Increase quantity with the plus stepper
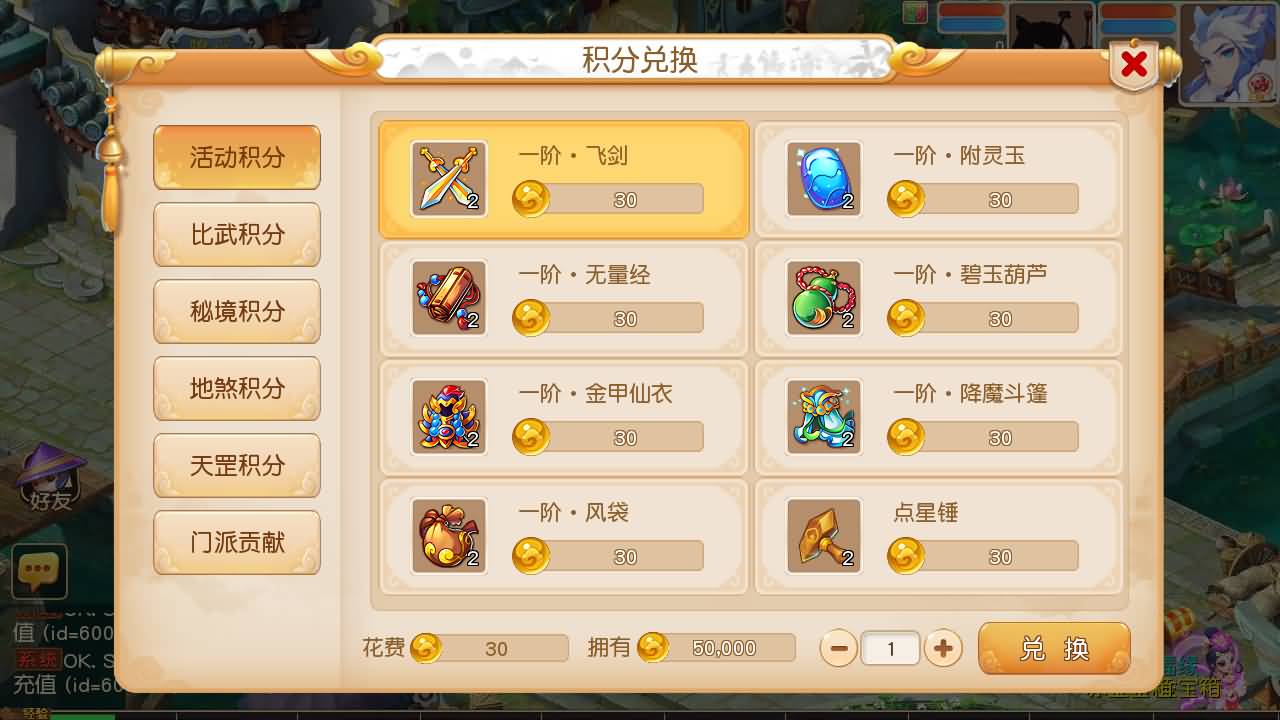1280x720 pixels. pyautogui.click(x=943, y=648)
